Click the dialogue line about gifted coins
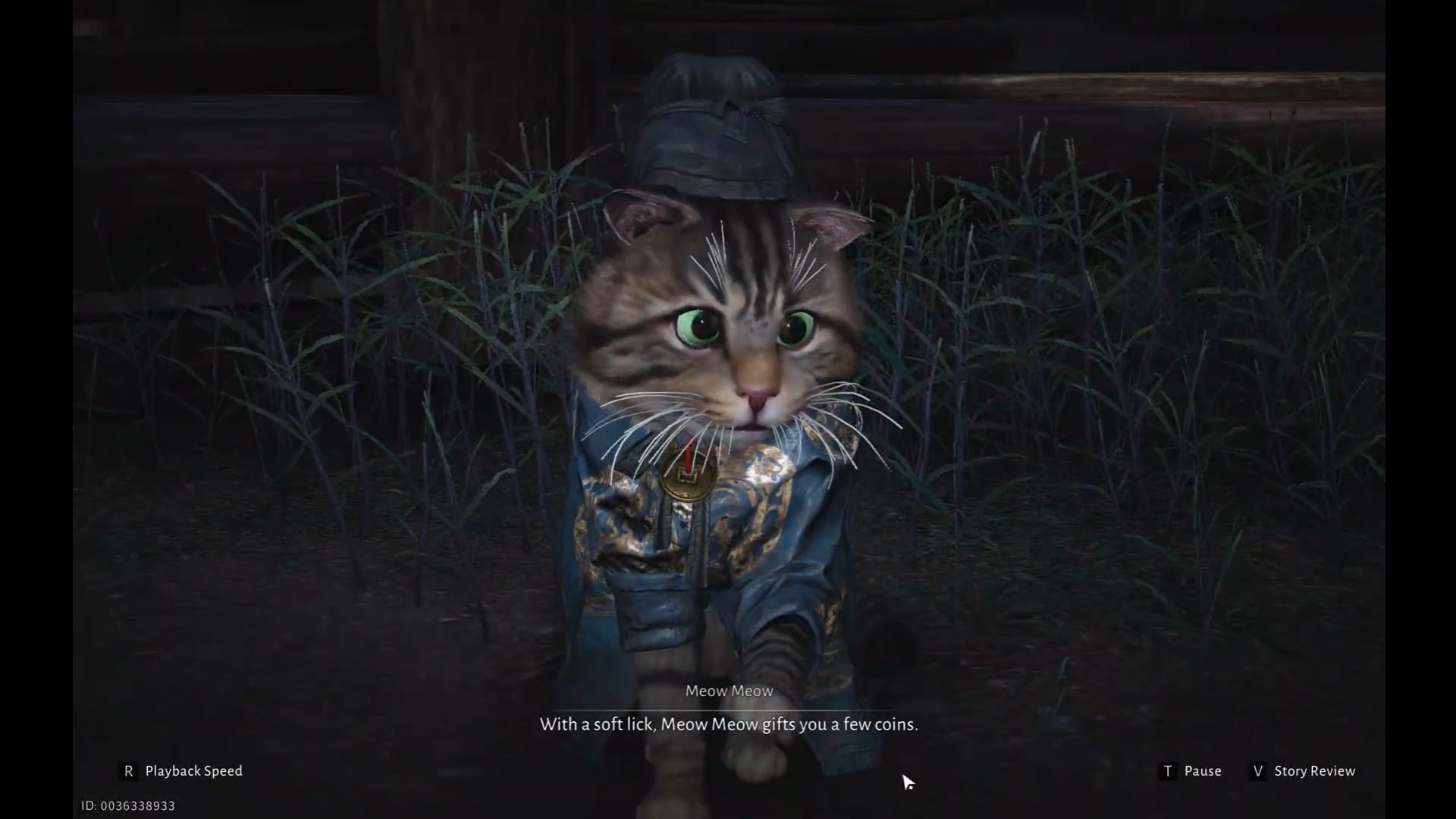 point(728,724)
